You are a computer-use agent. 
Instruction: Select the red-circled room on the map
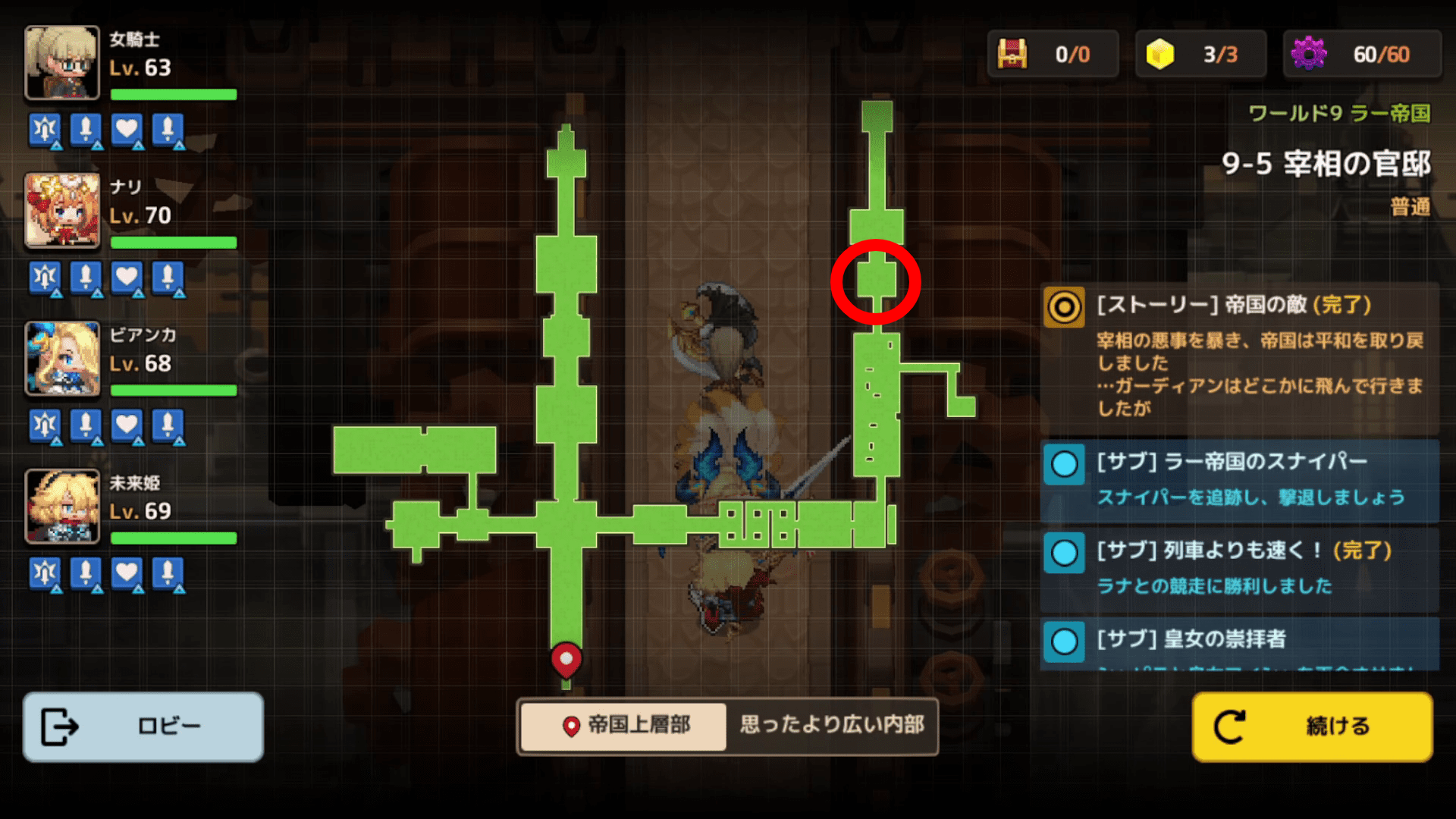876,280
